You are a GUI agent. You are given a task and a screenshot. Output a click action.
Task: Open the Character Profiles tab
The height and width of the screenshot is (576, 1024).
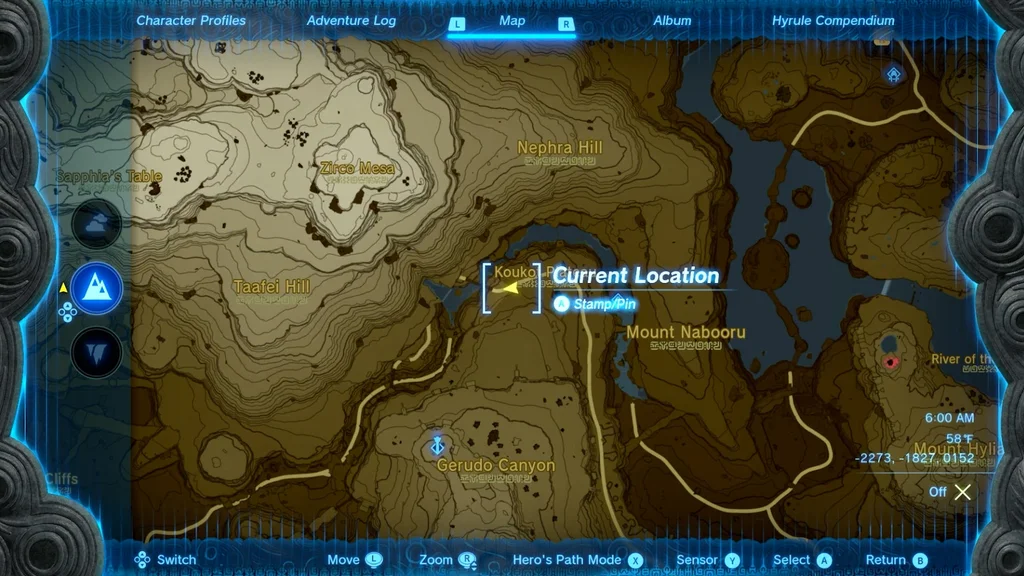[191, 20]
